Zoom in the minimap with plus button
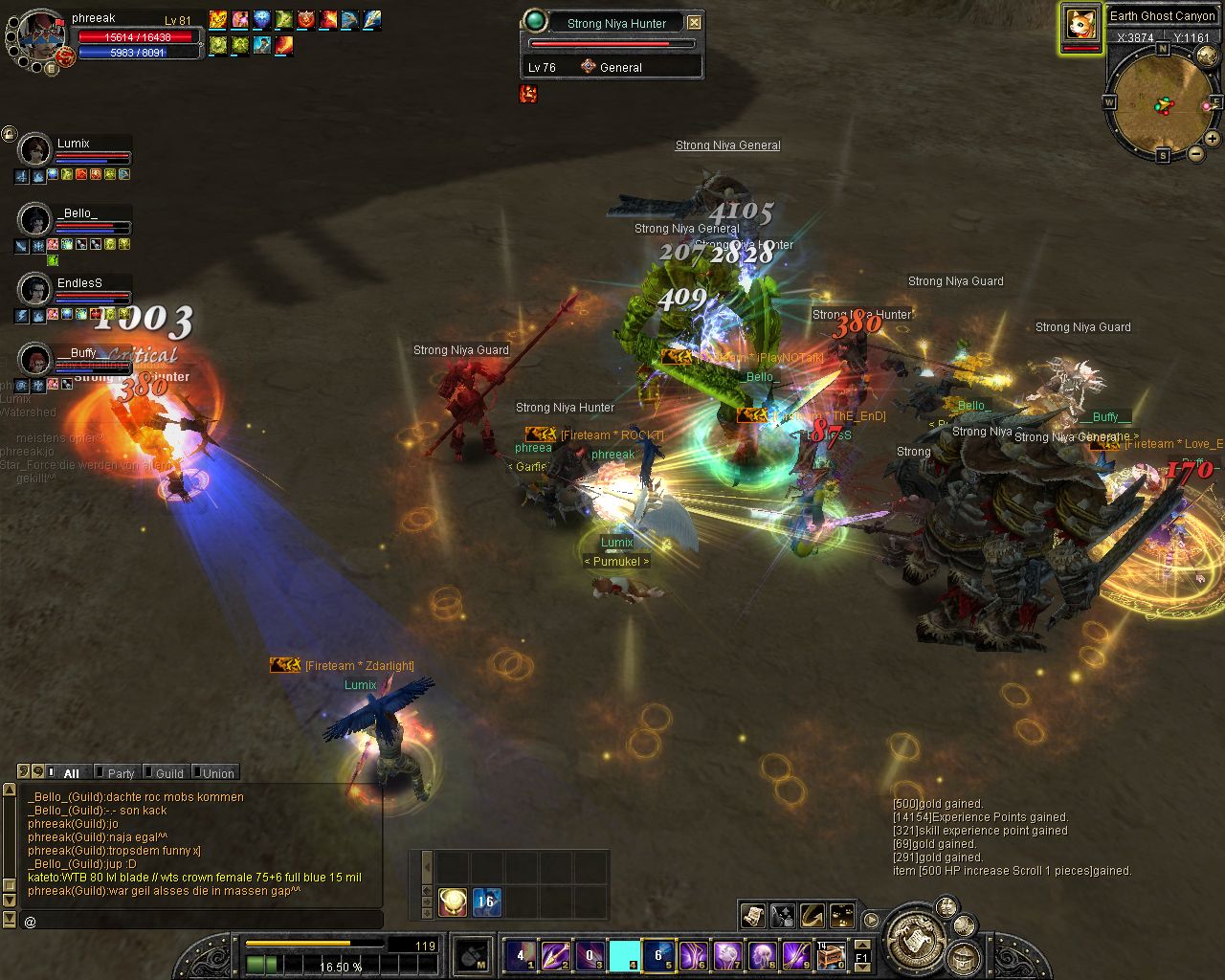 (1212, 139)
